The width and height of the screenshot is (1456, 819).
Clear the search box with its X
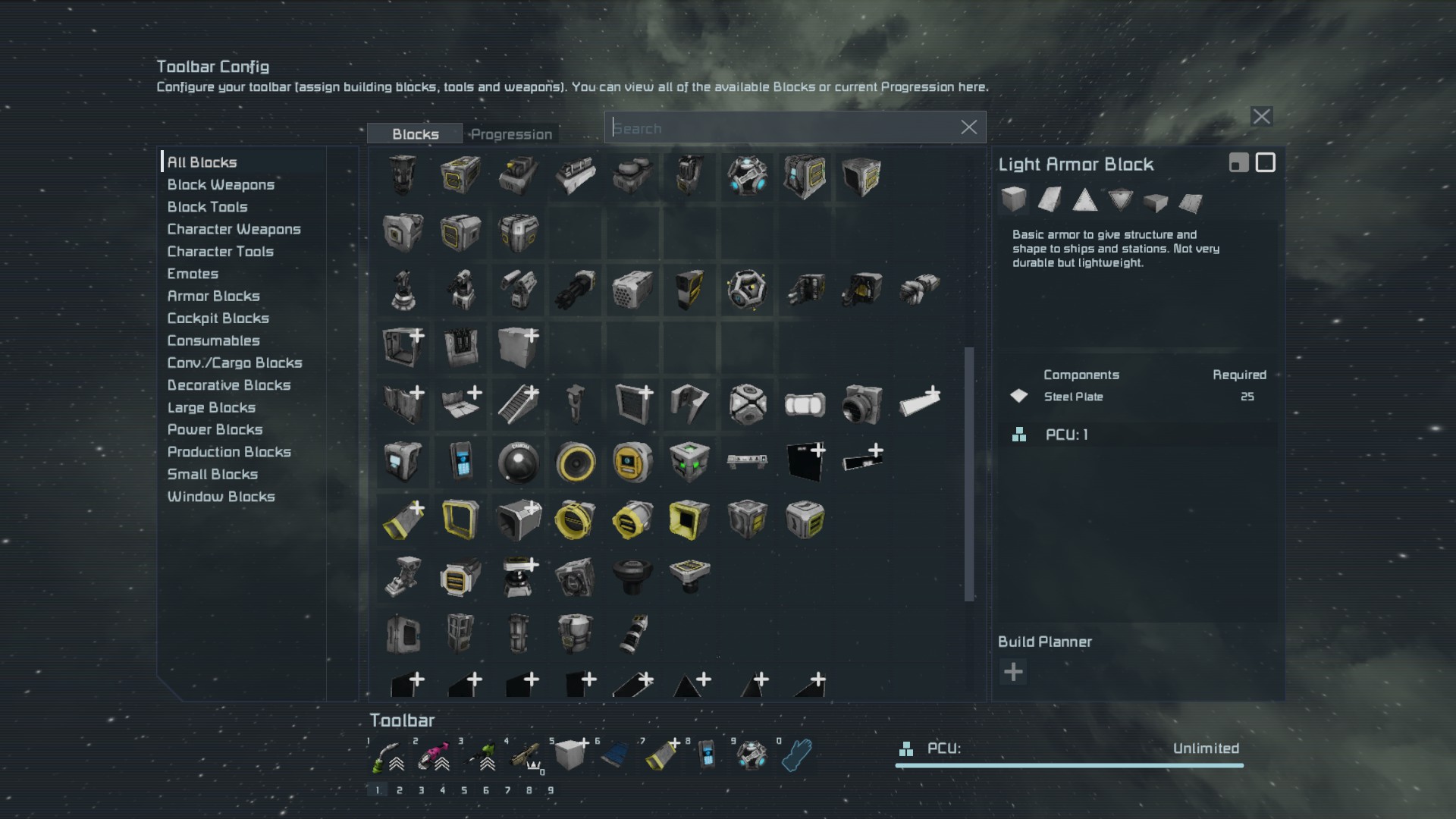[x=968, y=127]
